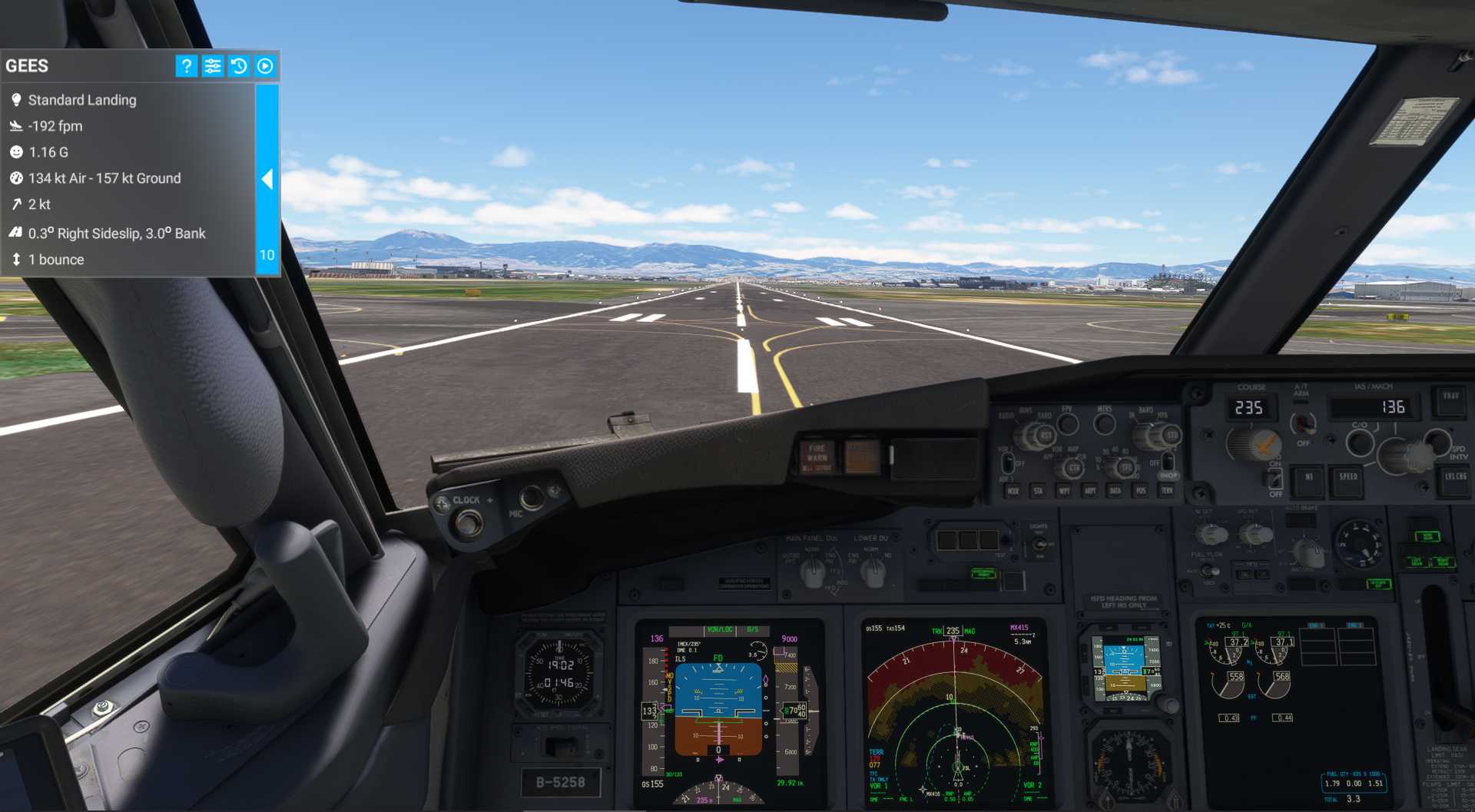Screen dimensions: 1475x812
Task: Click the STA stations EFIS button
Action: [x=1039, y=491]
